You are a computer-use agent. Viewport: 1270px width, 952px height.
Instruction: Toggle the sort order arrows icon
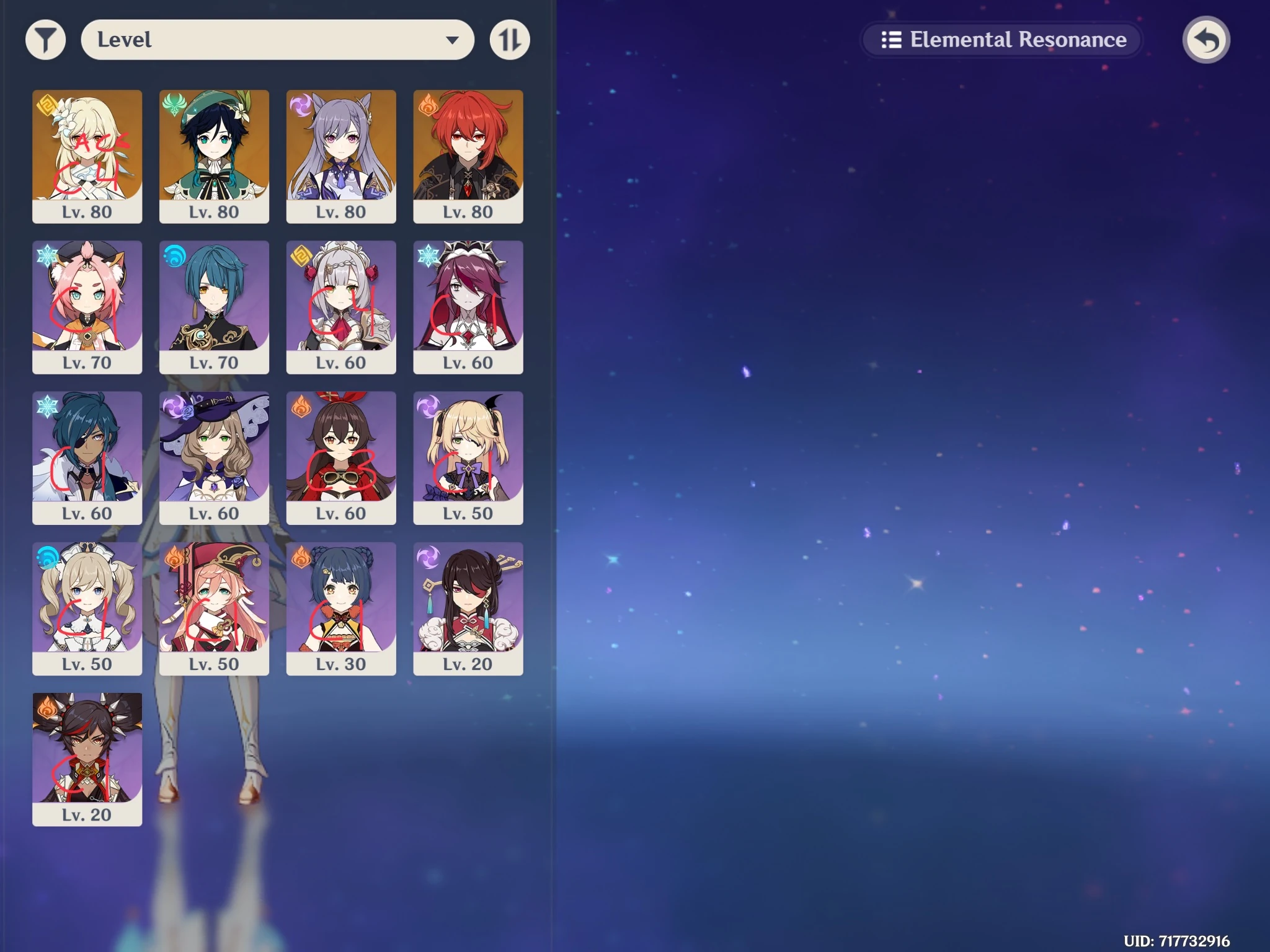click(510, 39)
